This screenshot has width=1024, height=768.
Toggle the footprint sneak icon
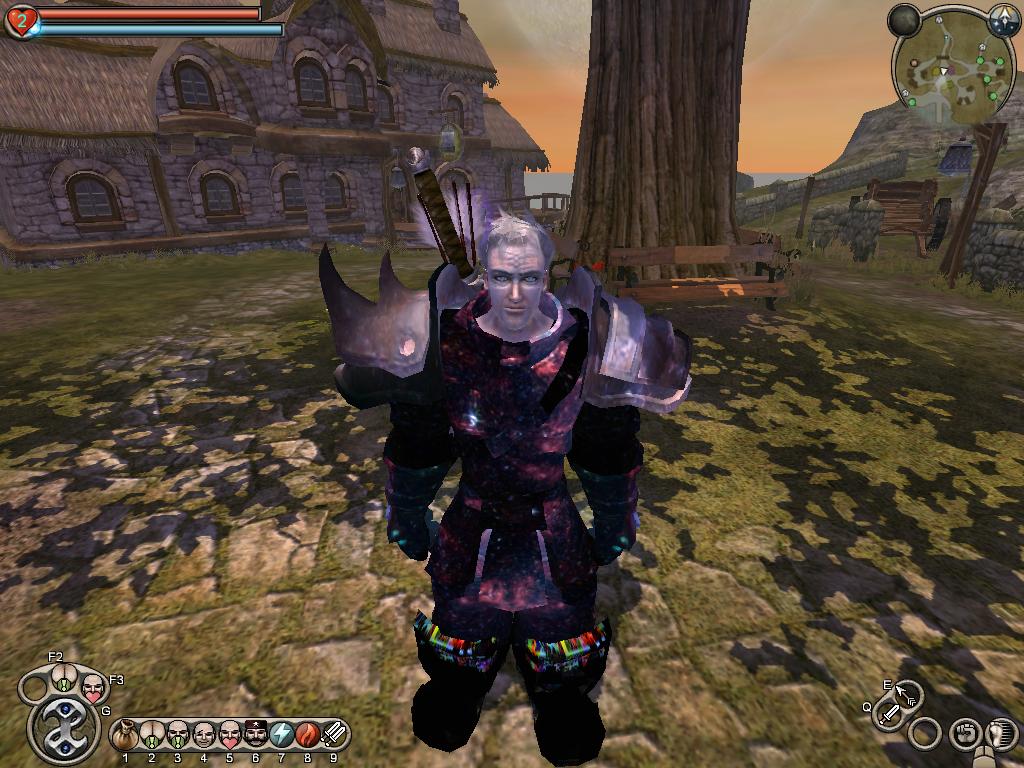(1000, 732)
